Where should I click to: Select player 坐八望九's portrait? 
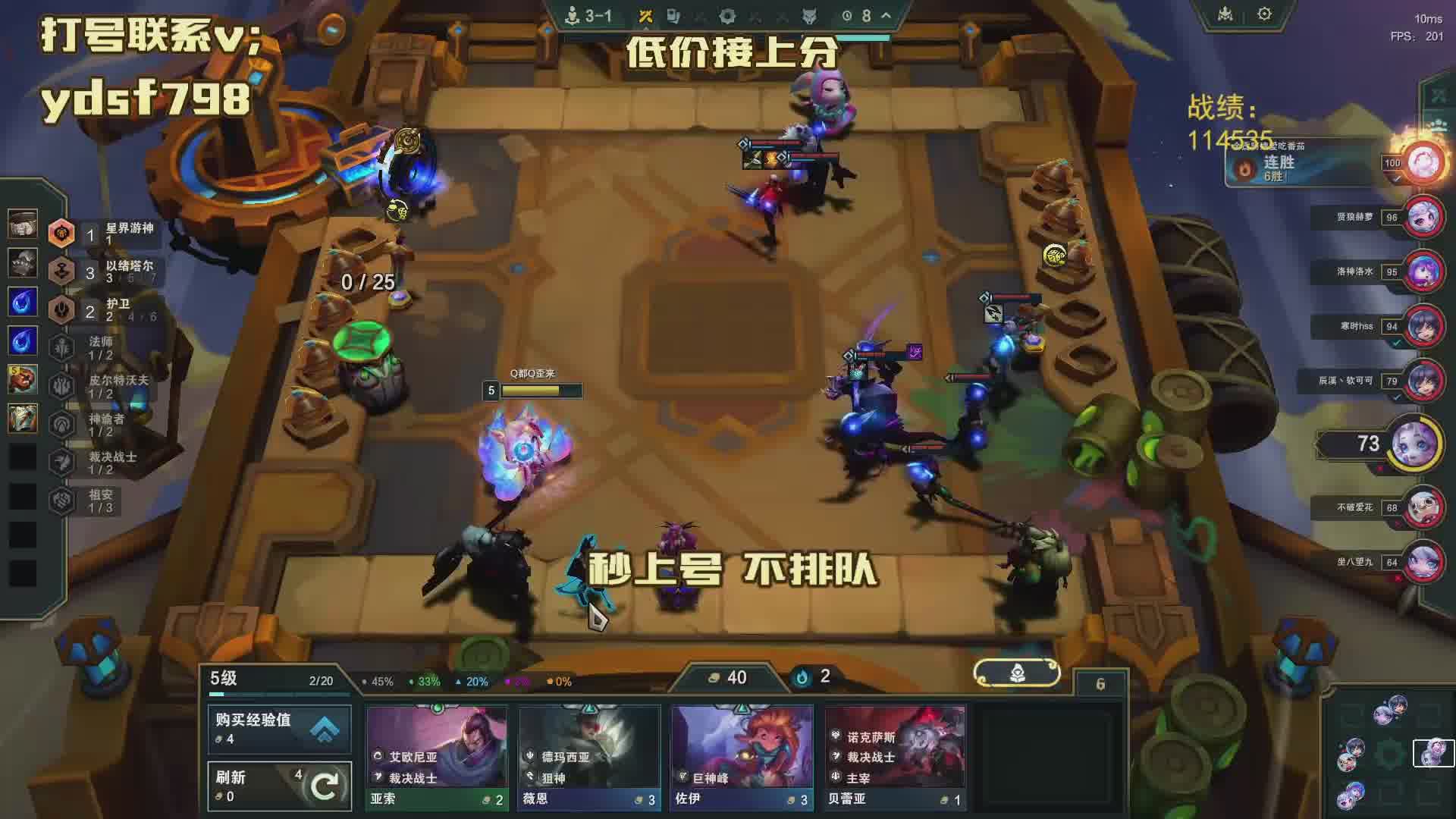pyautogui.click(x=1423, y=562)
